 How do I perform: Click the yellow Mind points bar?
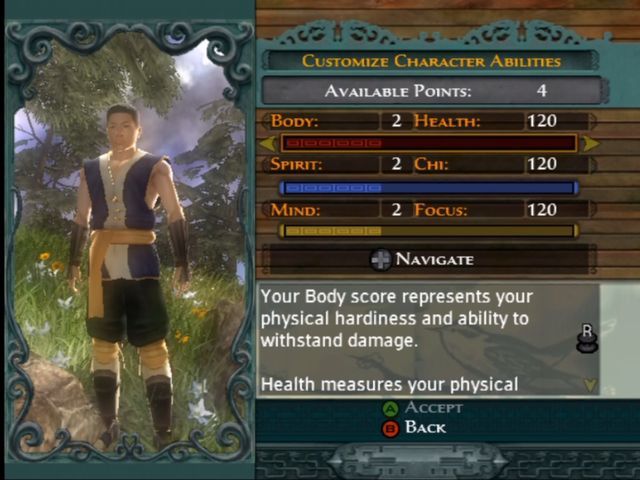tap(429, 231)
